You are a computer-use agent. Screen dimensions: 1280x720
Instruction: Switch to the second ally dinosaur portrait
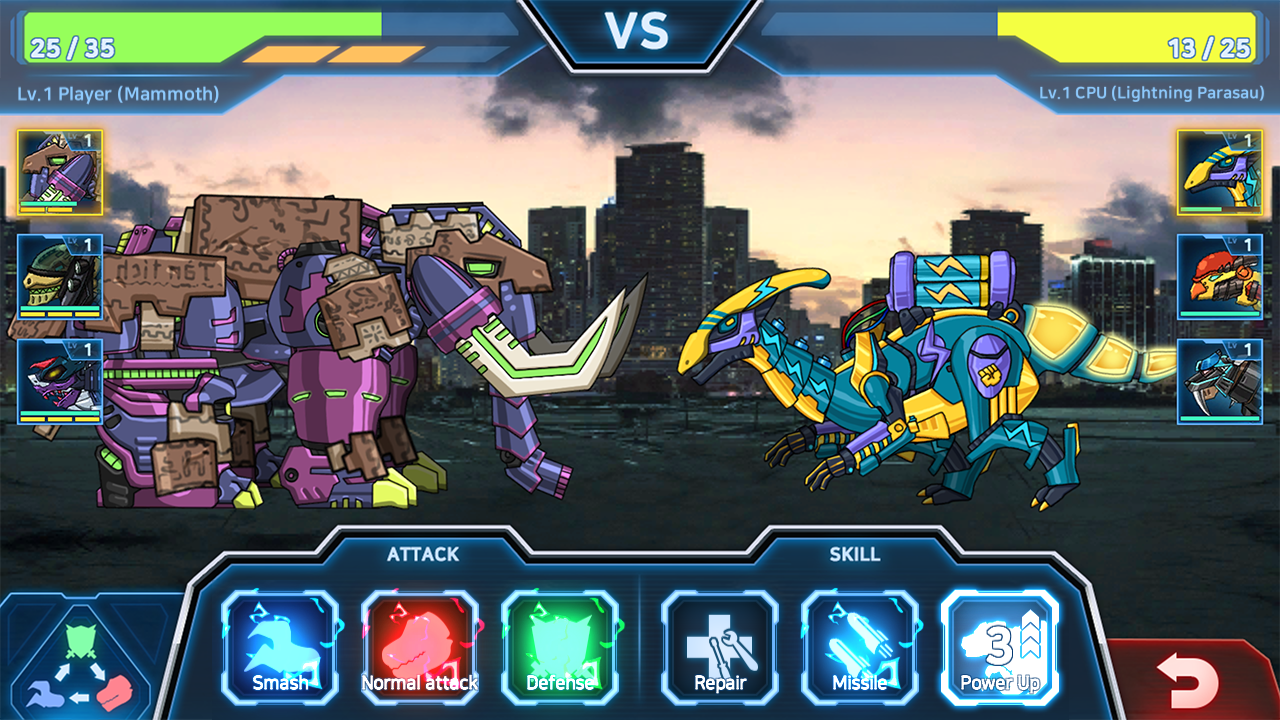coord(57,277)
